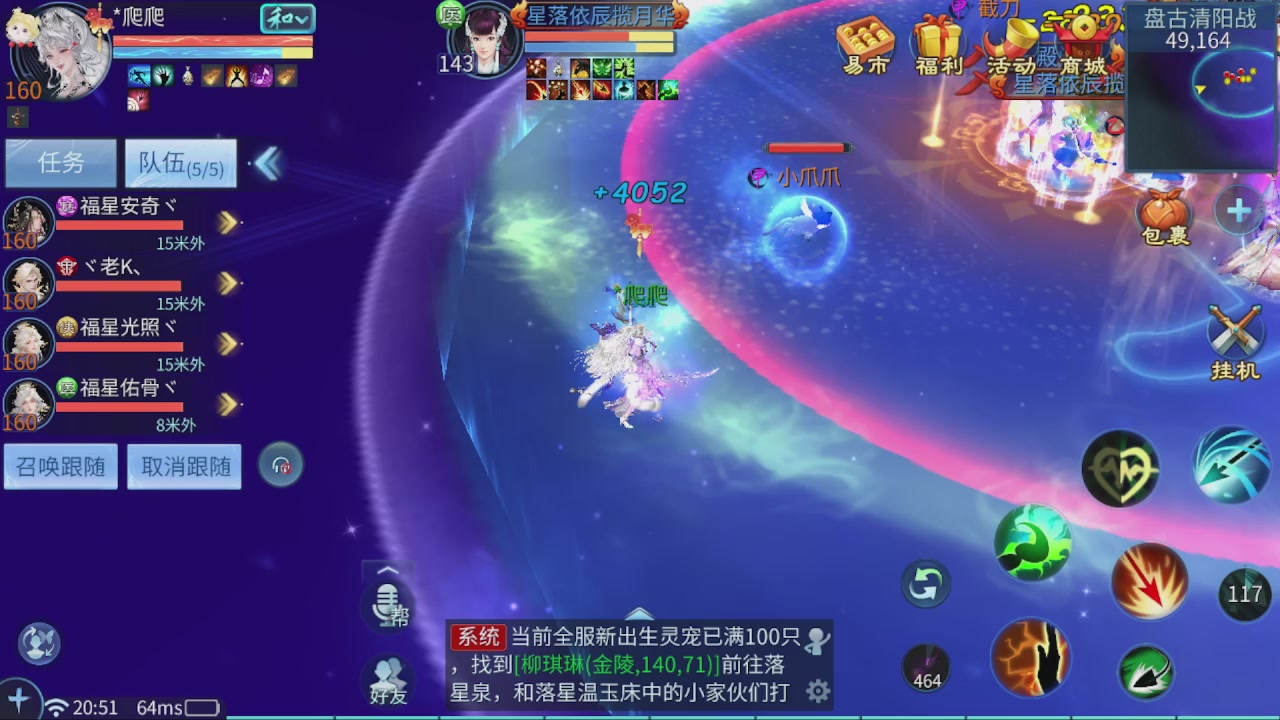Open the 包裹 backpack icon
This screenshot has width=1280, height=720.
coord(1164,213)
